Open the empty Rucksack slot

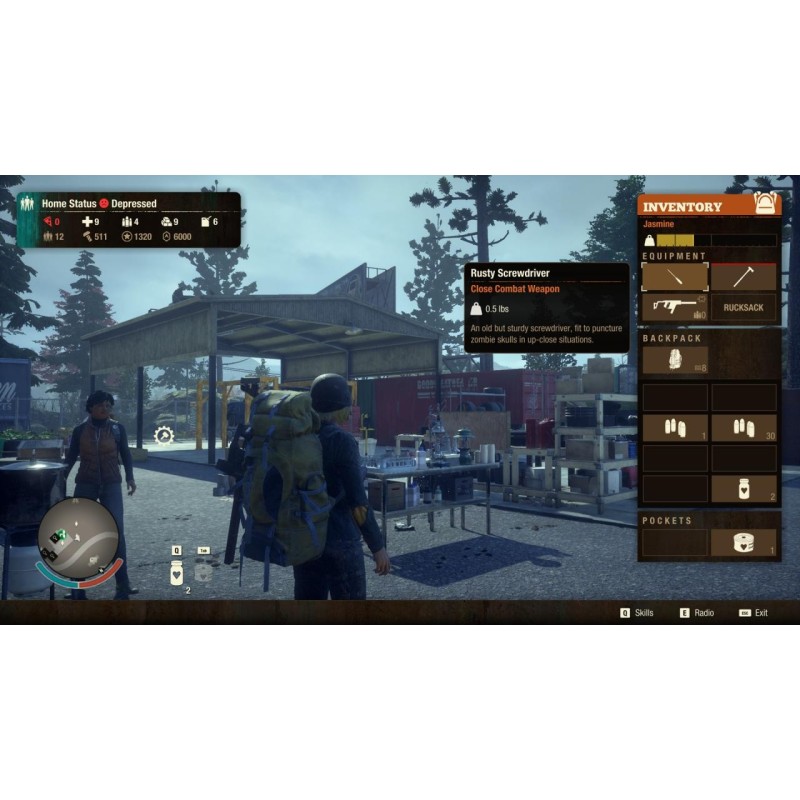pos(743,307)
